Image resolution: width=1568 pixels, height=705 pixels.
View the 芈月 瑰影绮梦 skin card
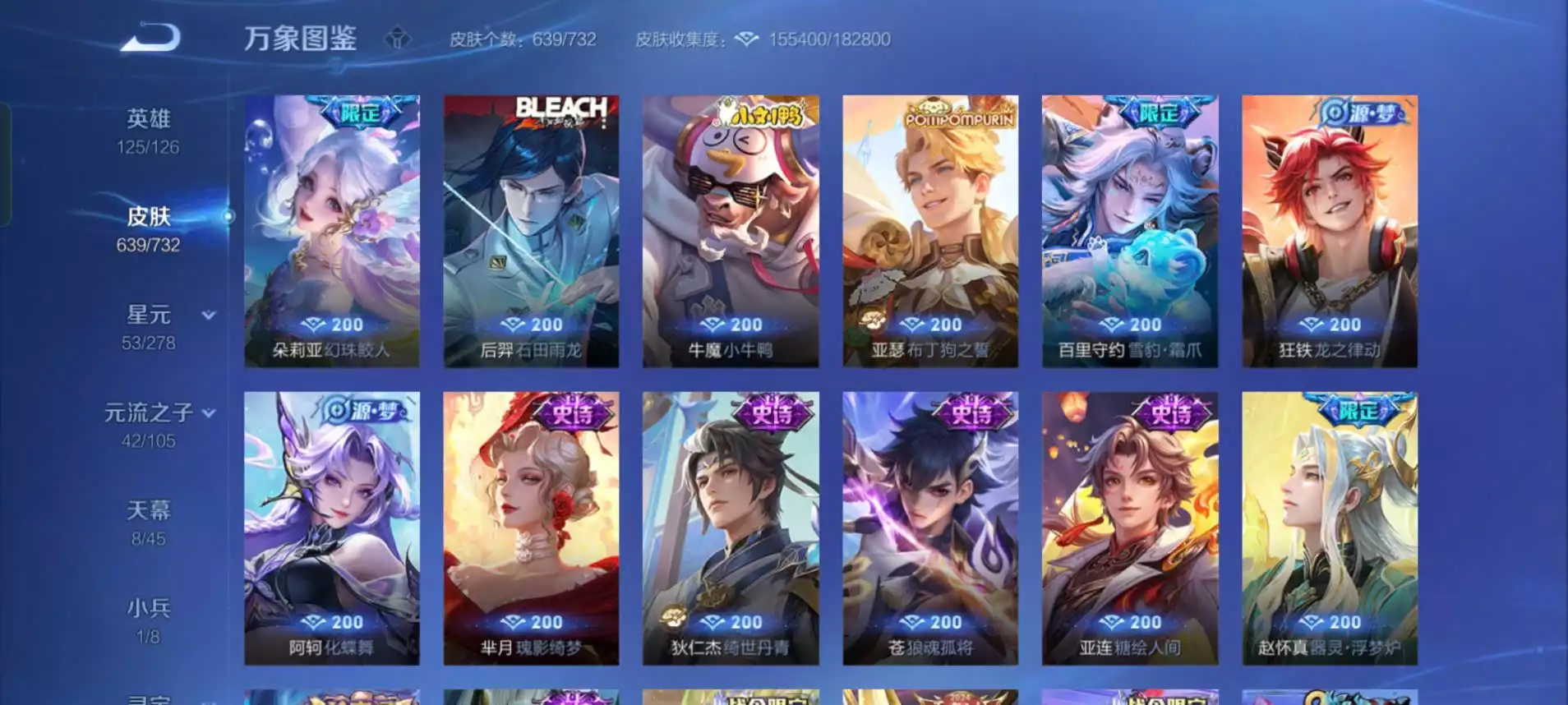(x=531, y=528)
